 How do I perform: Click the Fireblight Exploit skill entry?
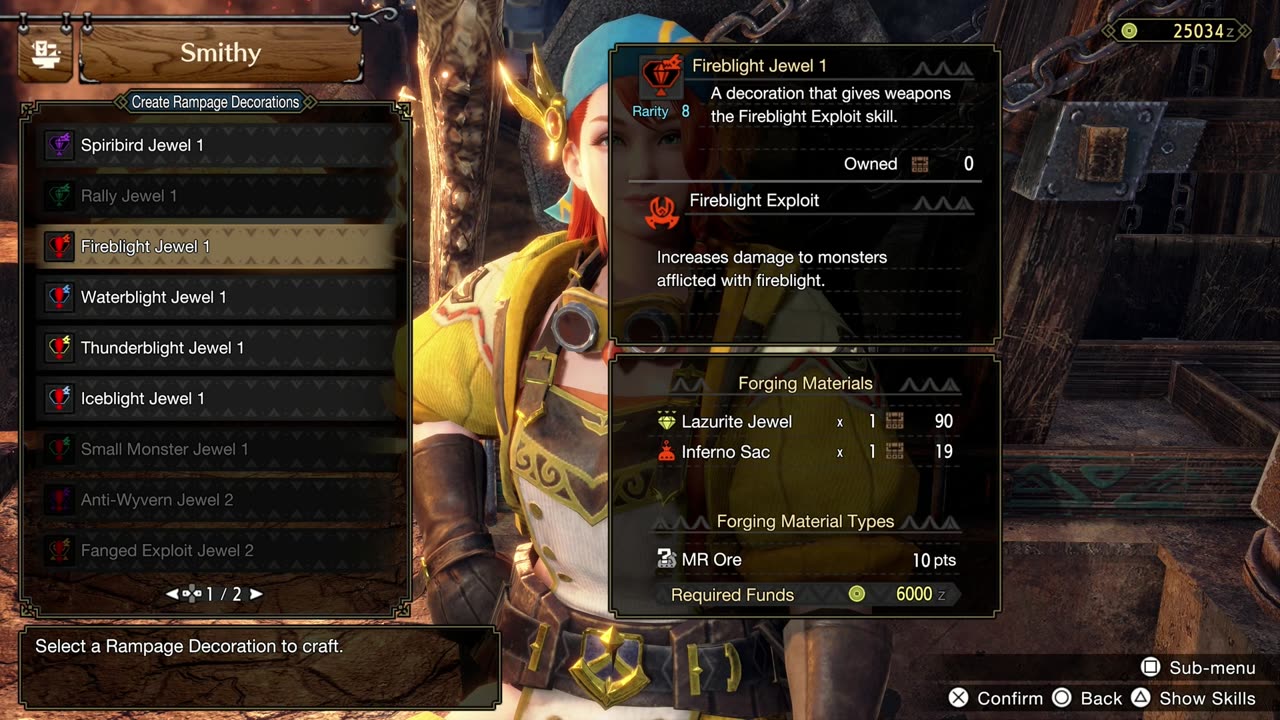(x=753, y=201)
